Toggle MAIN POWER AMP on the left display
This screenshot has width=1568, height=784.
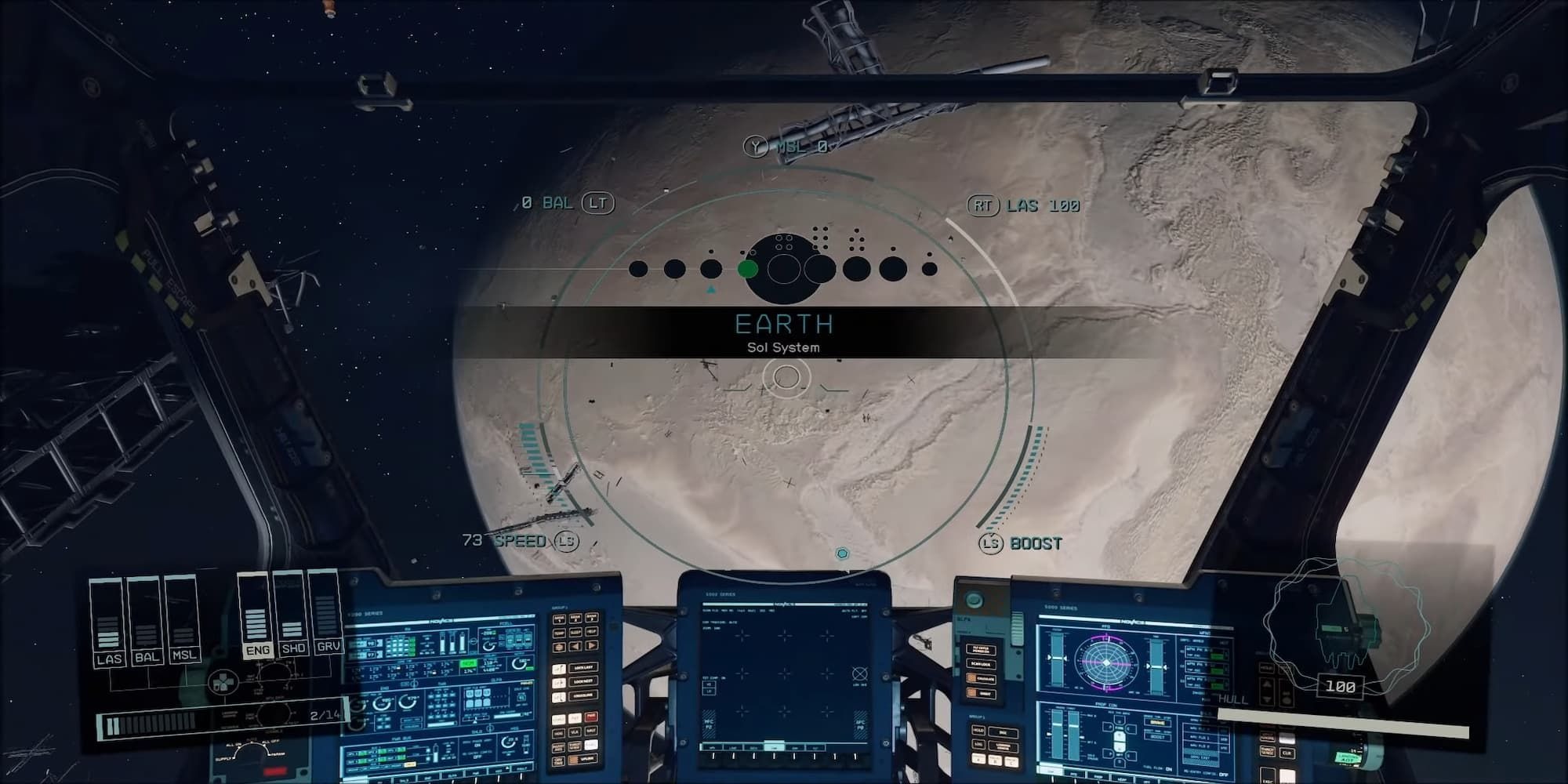click(476, 746)
